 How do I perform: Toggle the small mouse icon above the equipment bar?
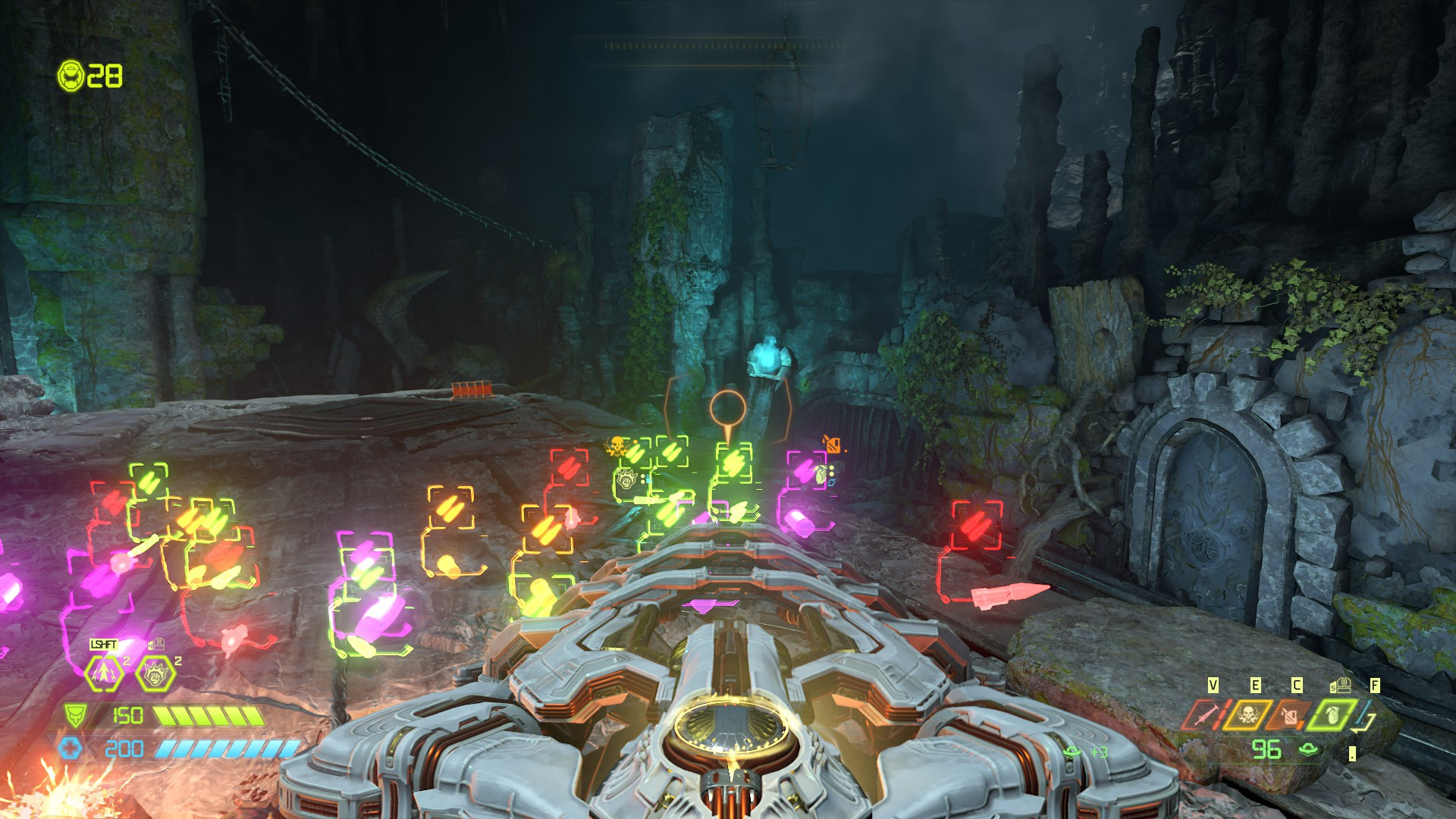coord(1342,685)
